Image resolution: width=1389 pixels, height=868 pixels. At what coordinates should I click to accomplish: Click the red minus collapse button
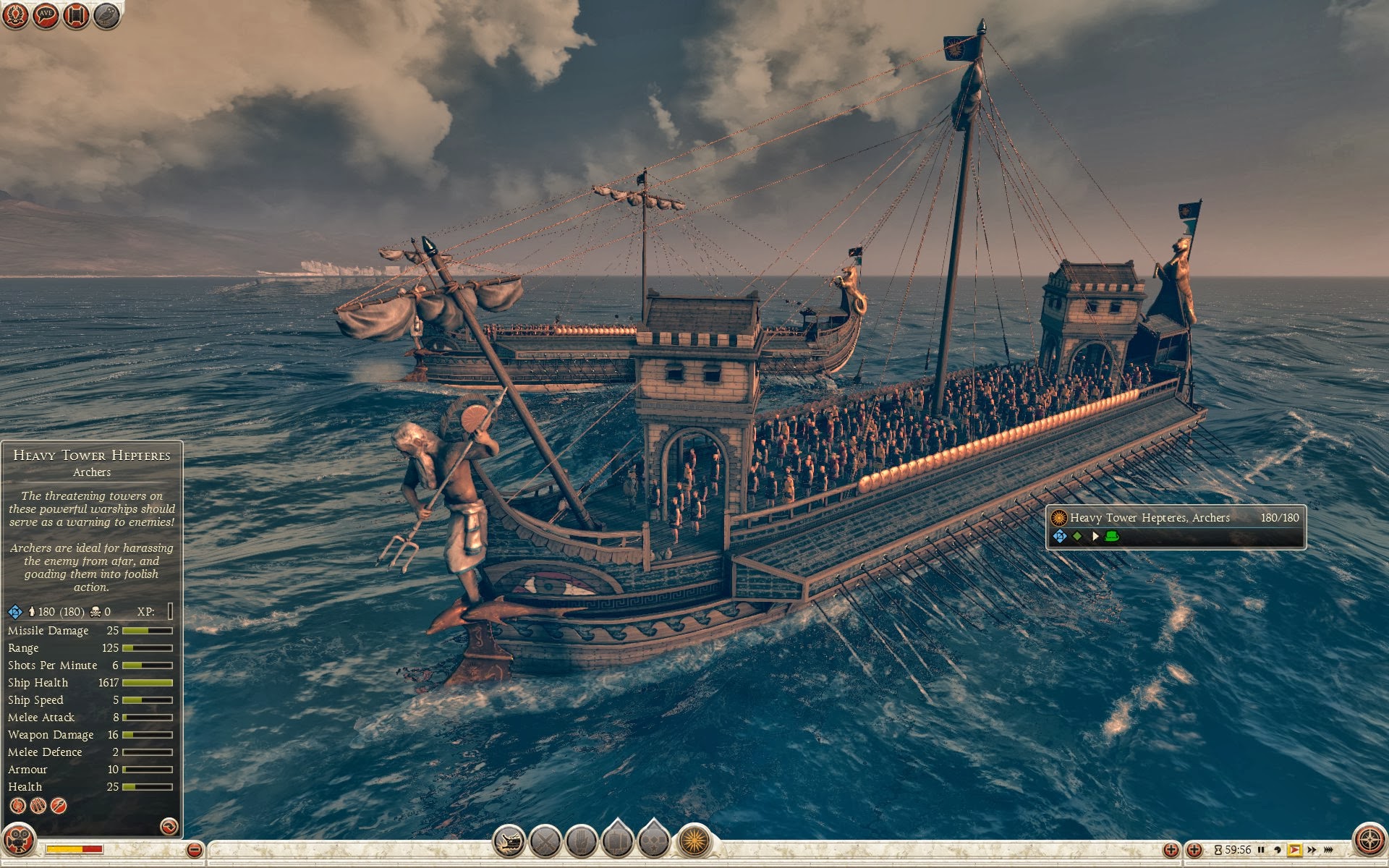click(194, 850)
